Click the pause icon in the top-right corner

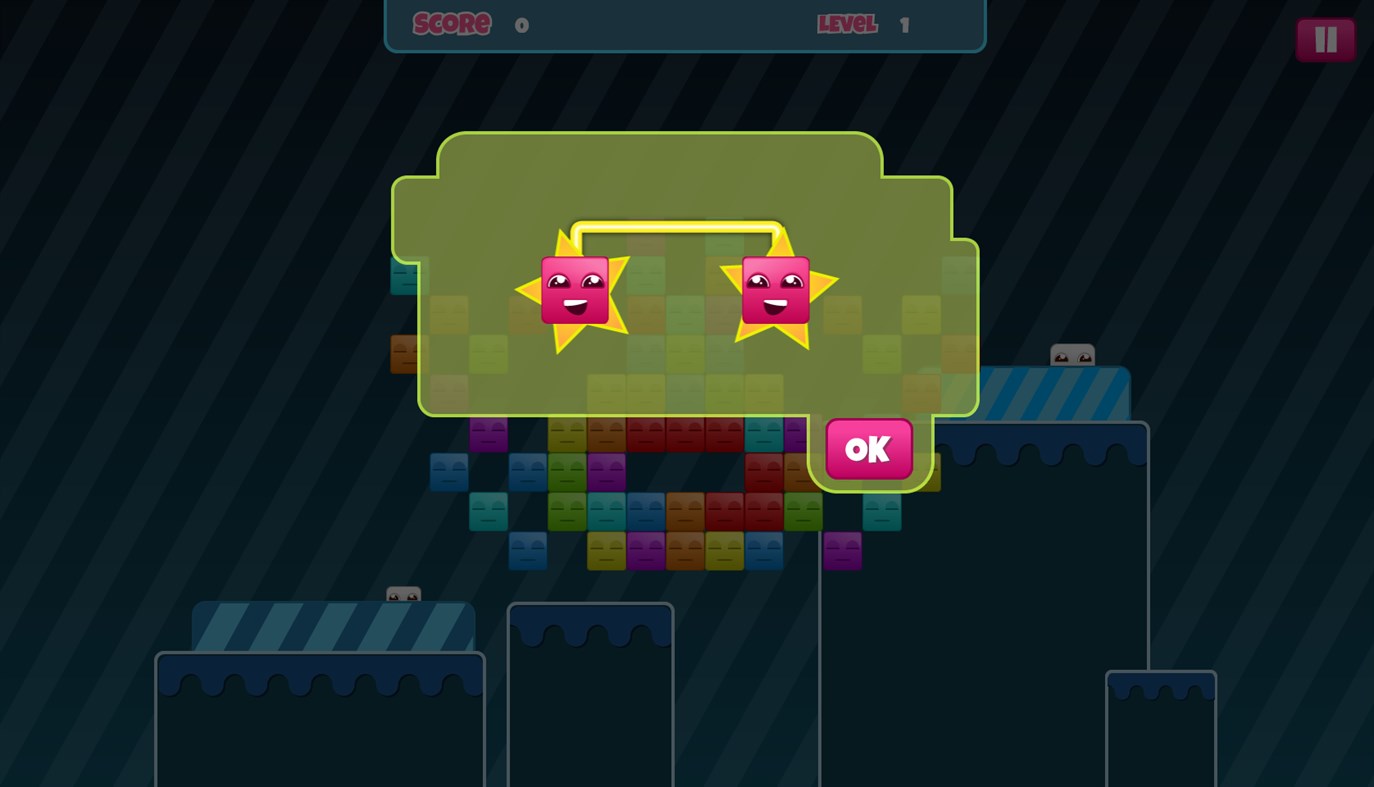[x=1326, y=39]
